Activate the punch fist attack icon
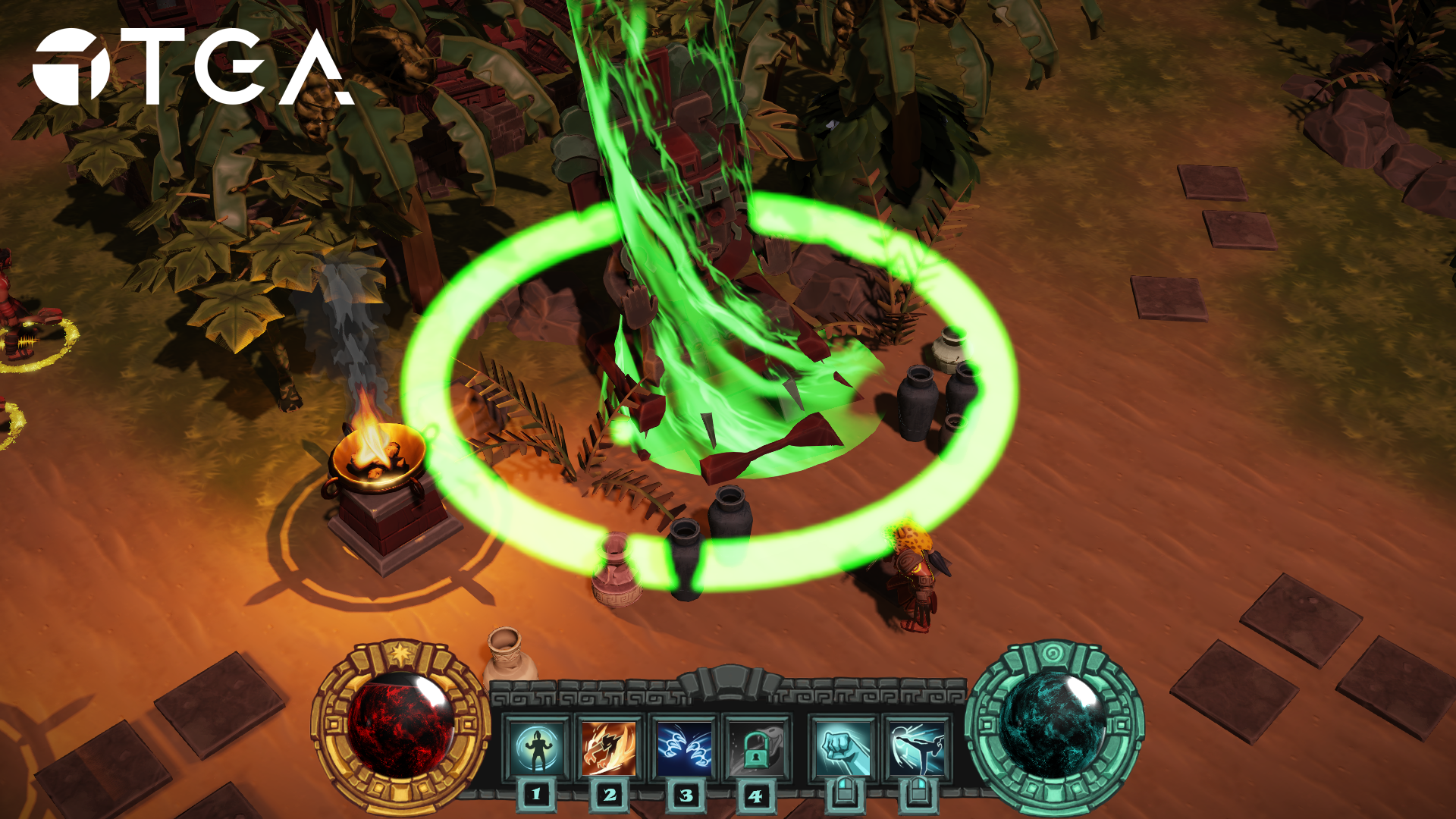Viewport: 1456px width, 819px height. [843, 748]
